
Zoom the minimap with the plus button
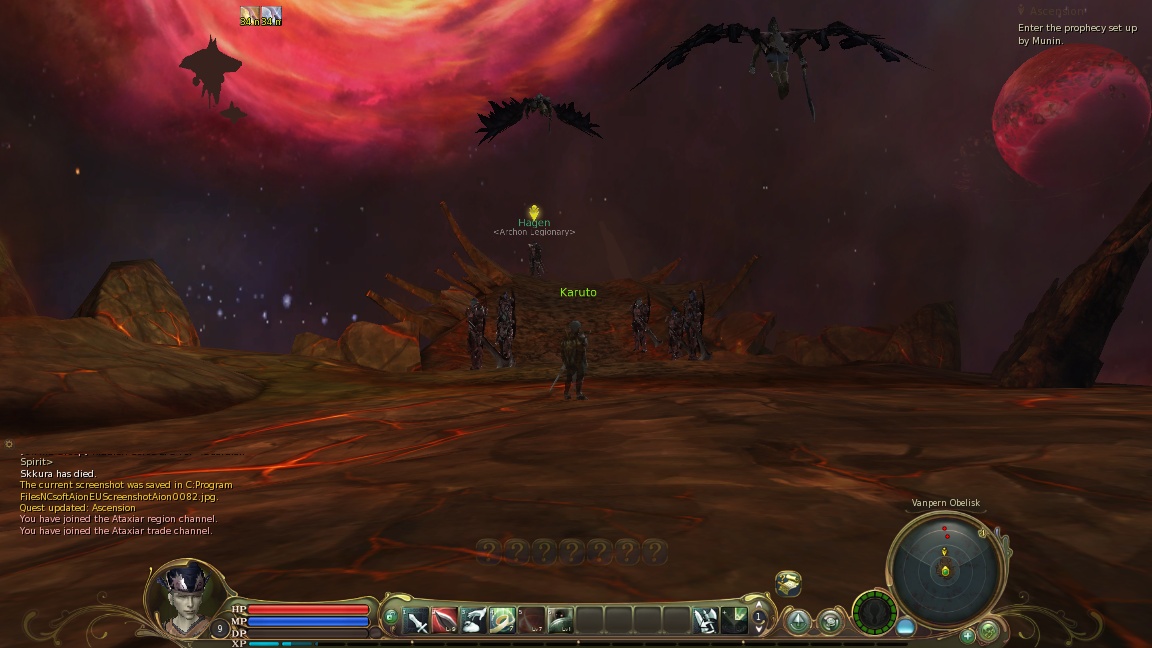point(968,635)
